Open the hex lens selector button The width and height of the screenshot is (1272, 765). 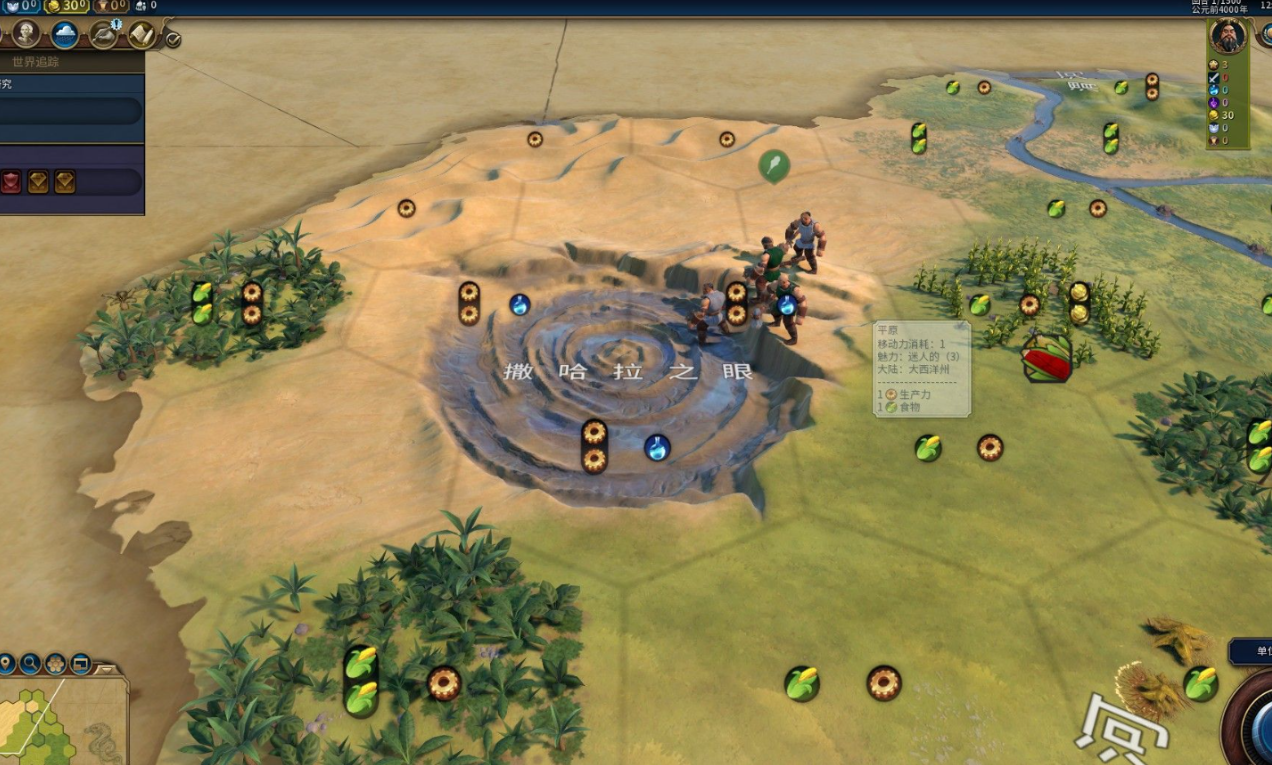[56, 663]
